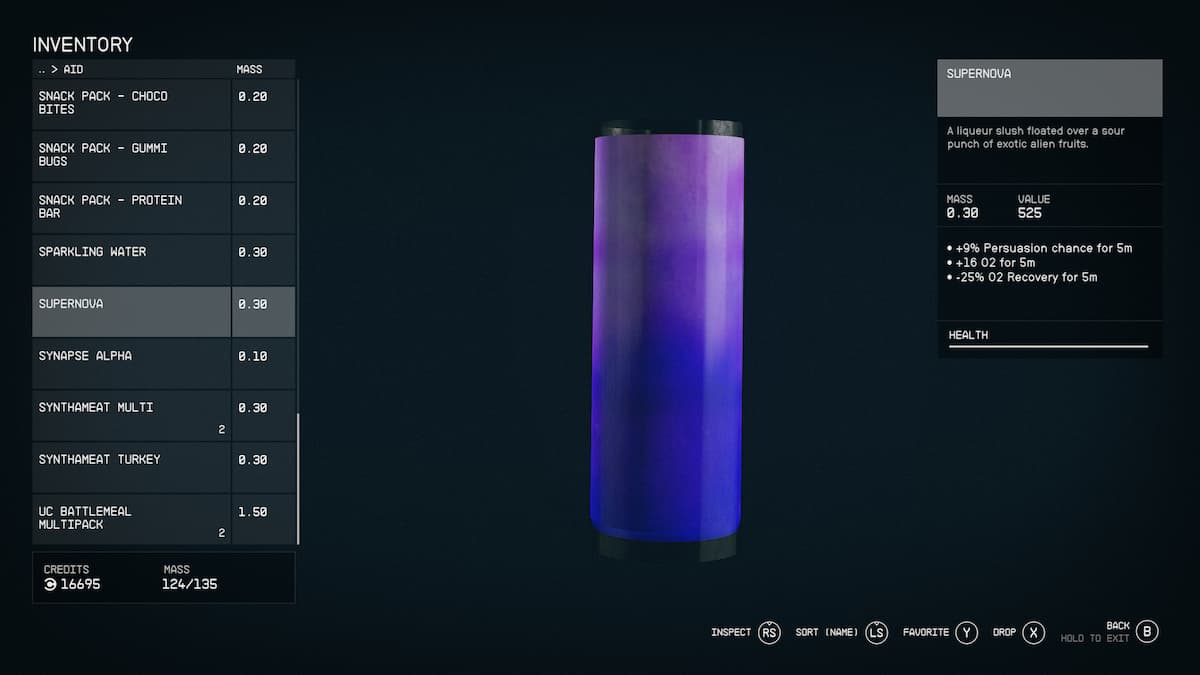The image size is (1200, 675).
Task: Choose the Snack Pack - Gummi Bugs row
Action: pyautogui.click(x=132, y=155)
